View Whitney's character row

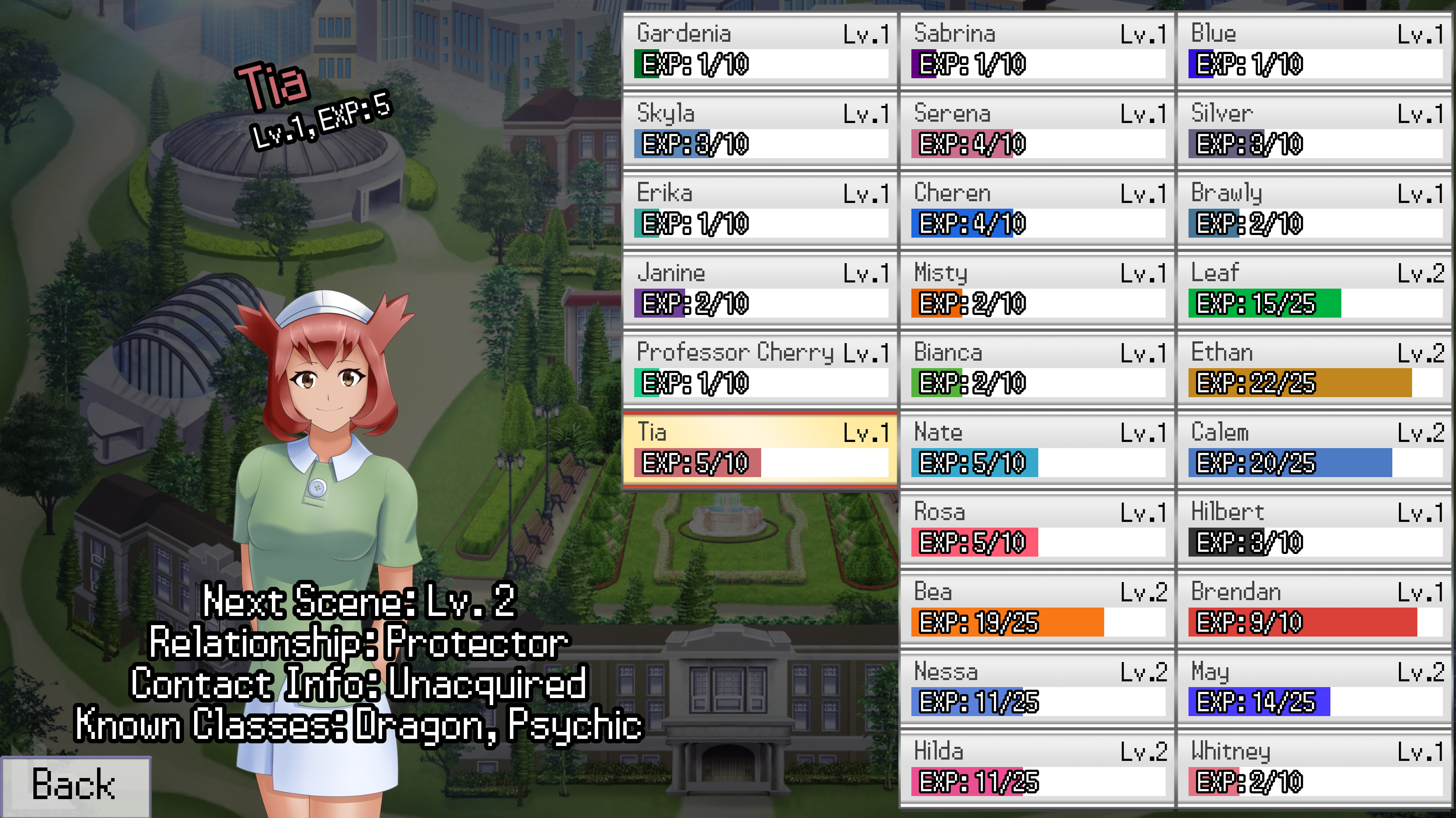pyautogui.click(x=1314, y=767)
